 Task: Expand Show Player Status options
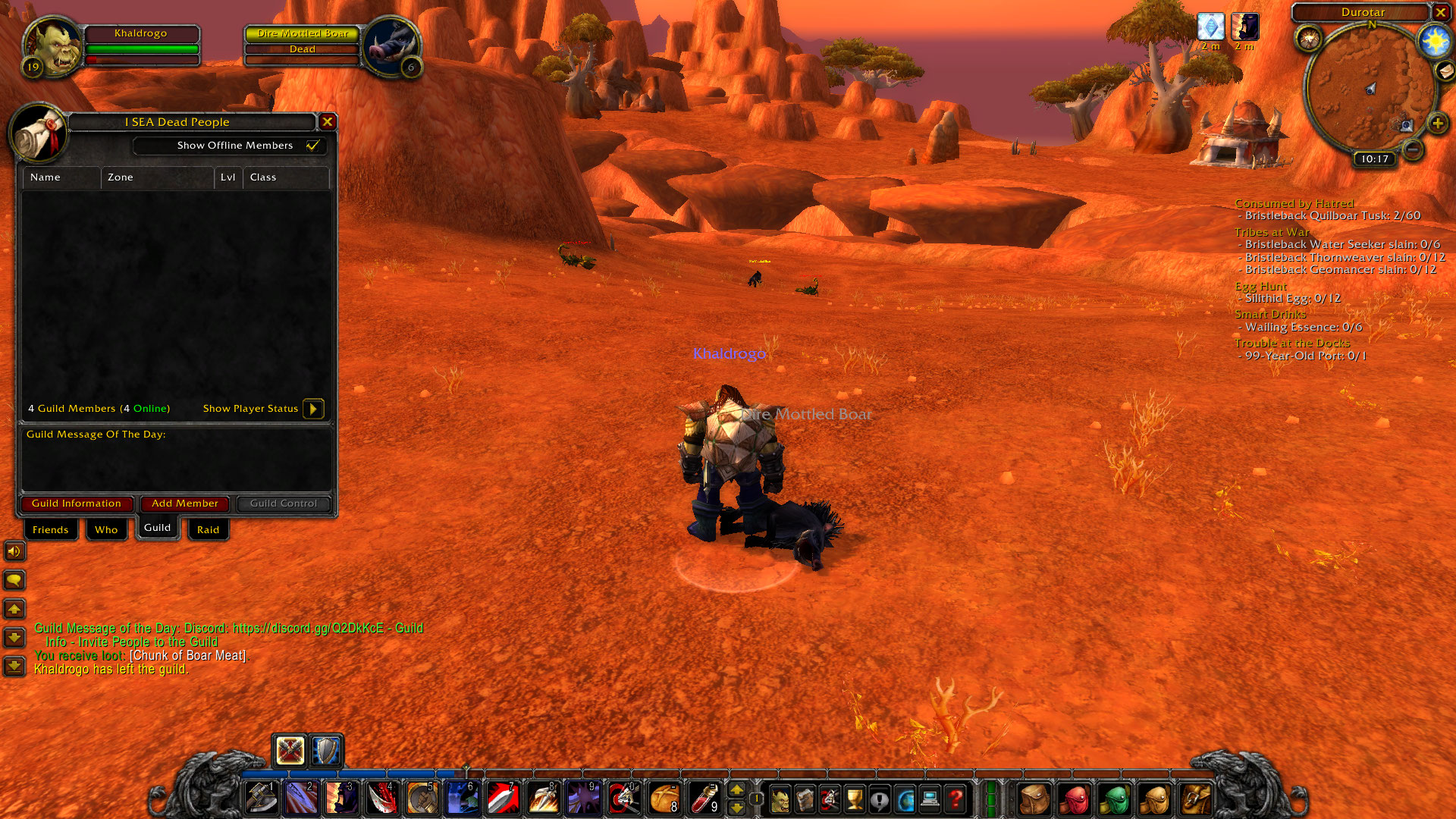pyautogui.click(x=314, y=409)
